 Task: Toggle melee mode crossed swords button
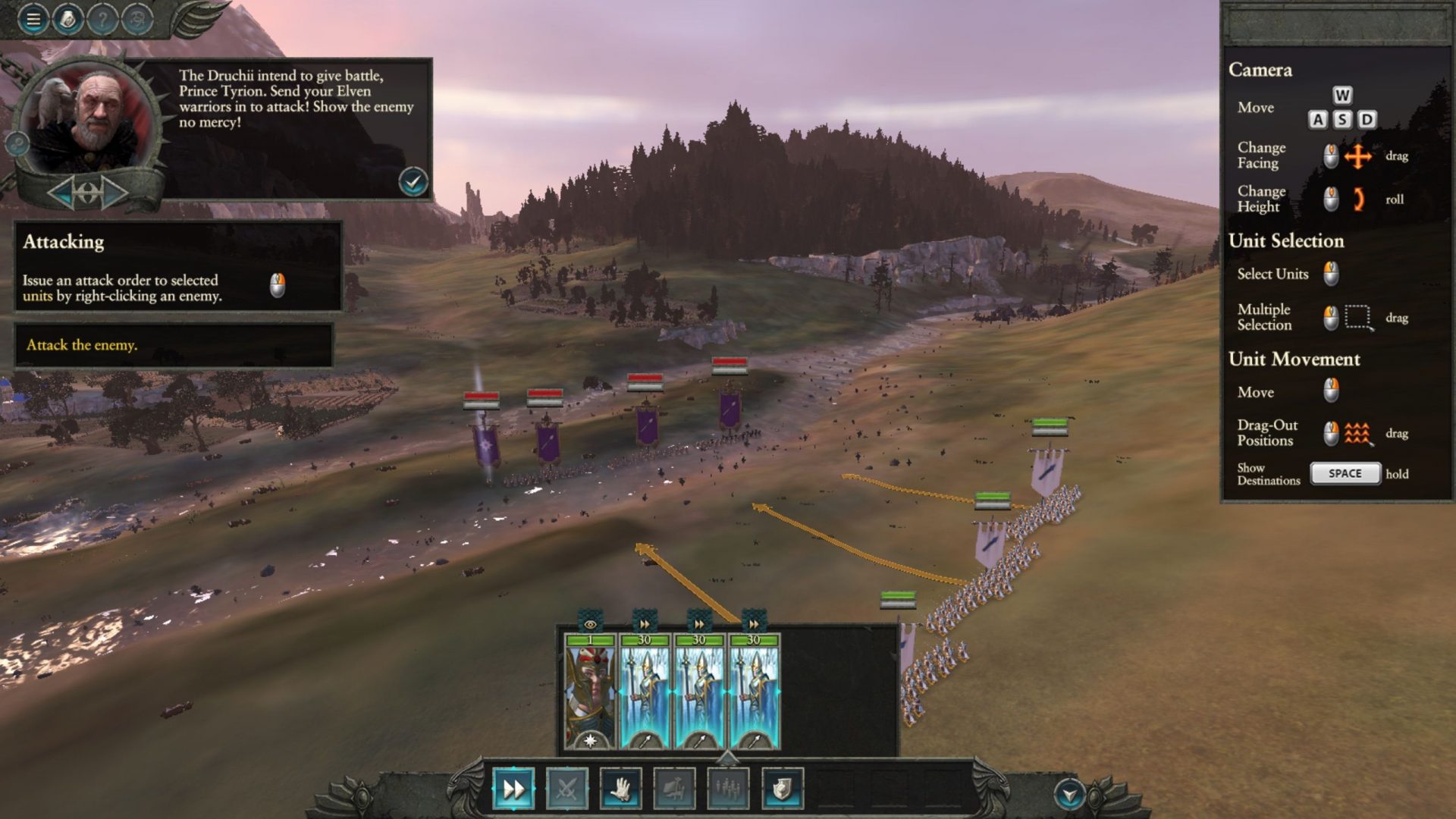coord(566,789)
